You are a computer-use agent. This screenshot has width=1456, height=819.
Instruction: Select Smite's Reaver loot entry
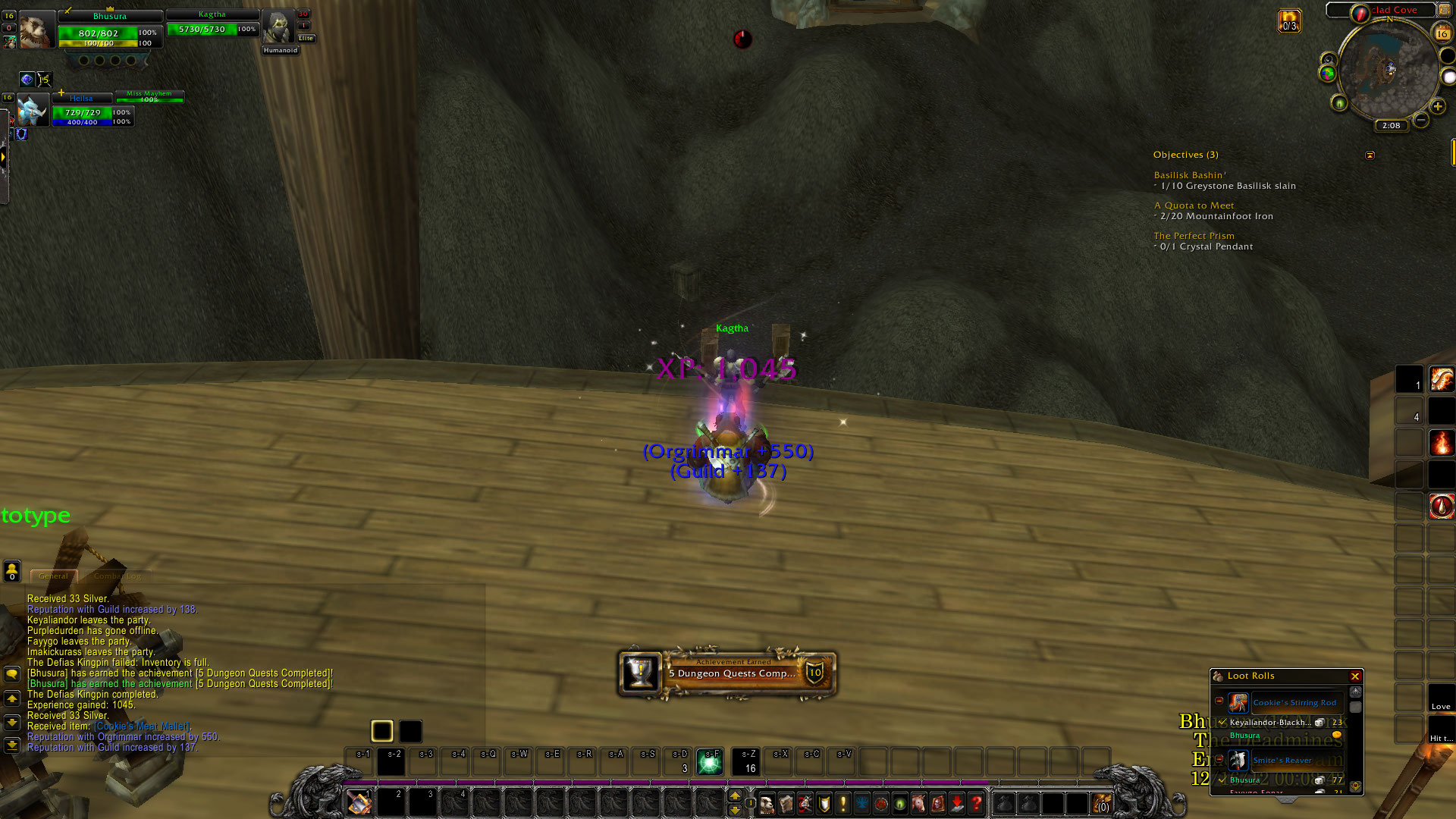coord(1282,760)
